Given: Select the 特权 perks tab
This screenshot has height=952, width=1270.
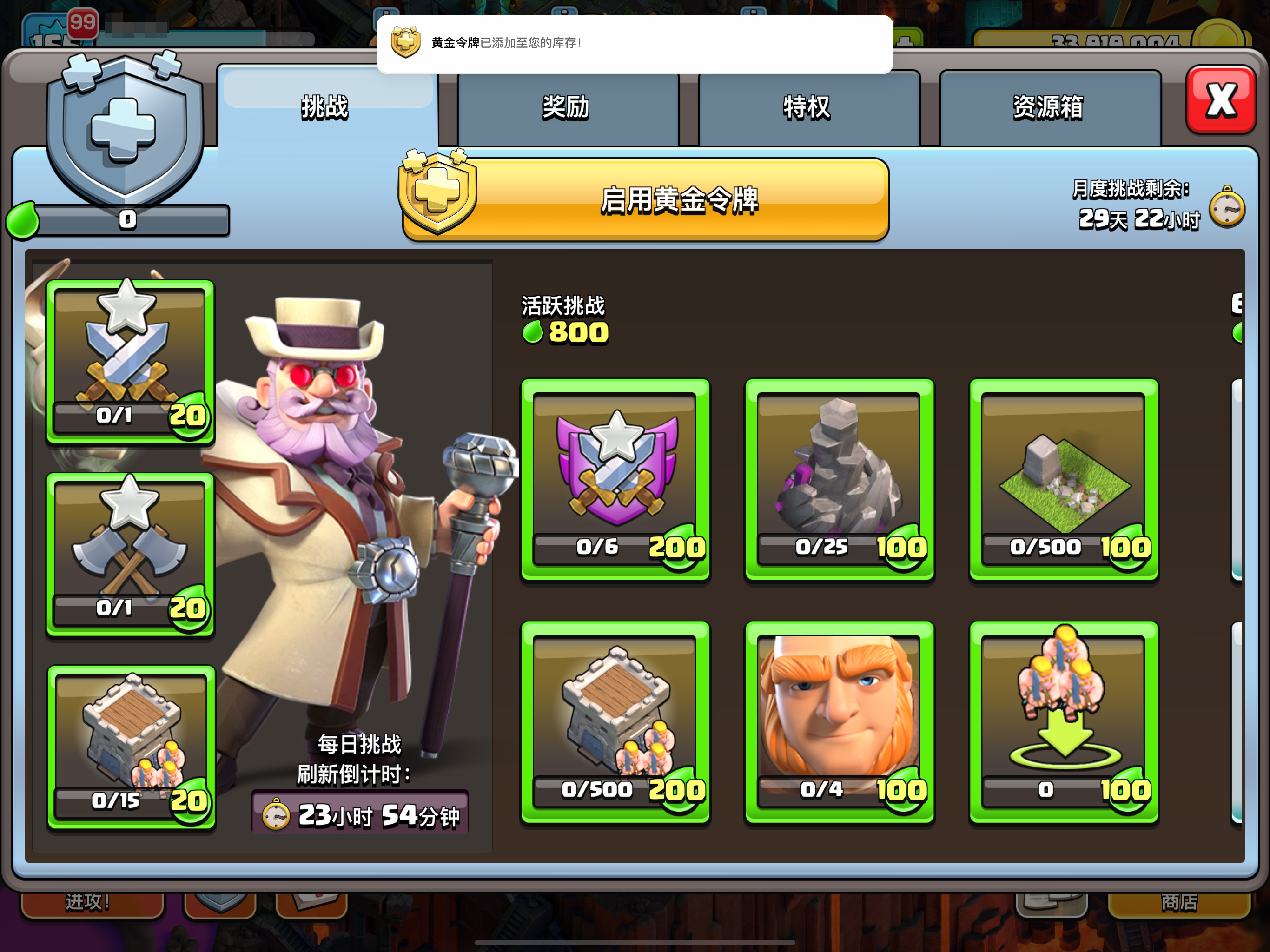Looking at the screenshot, I should coord(807,107).
